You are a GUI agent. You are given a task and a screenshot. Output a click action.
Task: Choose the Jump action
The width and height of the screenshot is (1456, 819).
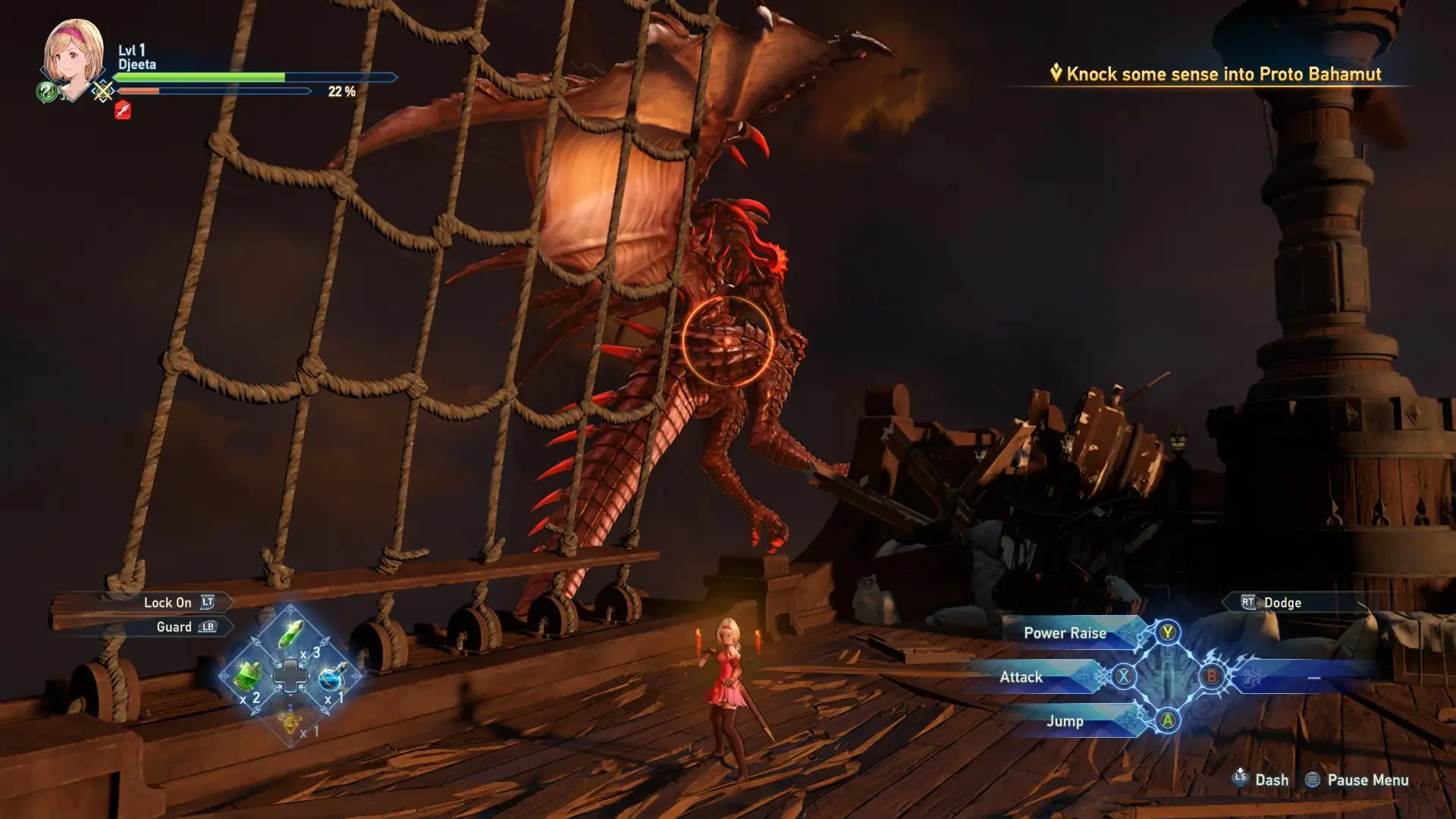point(1064,721)
